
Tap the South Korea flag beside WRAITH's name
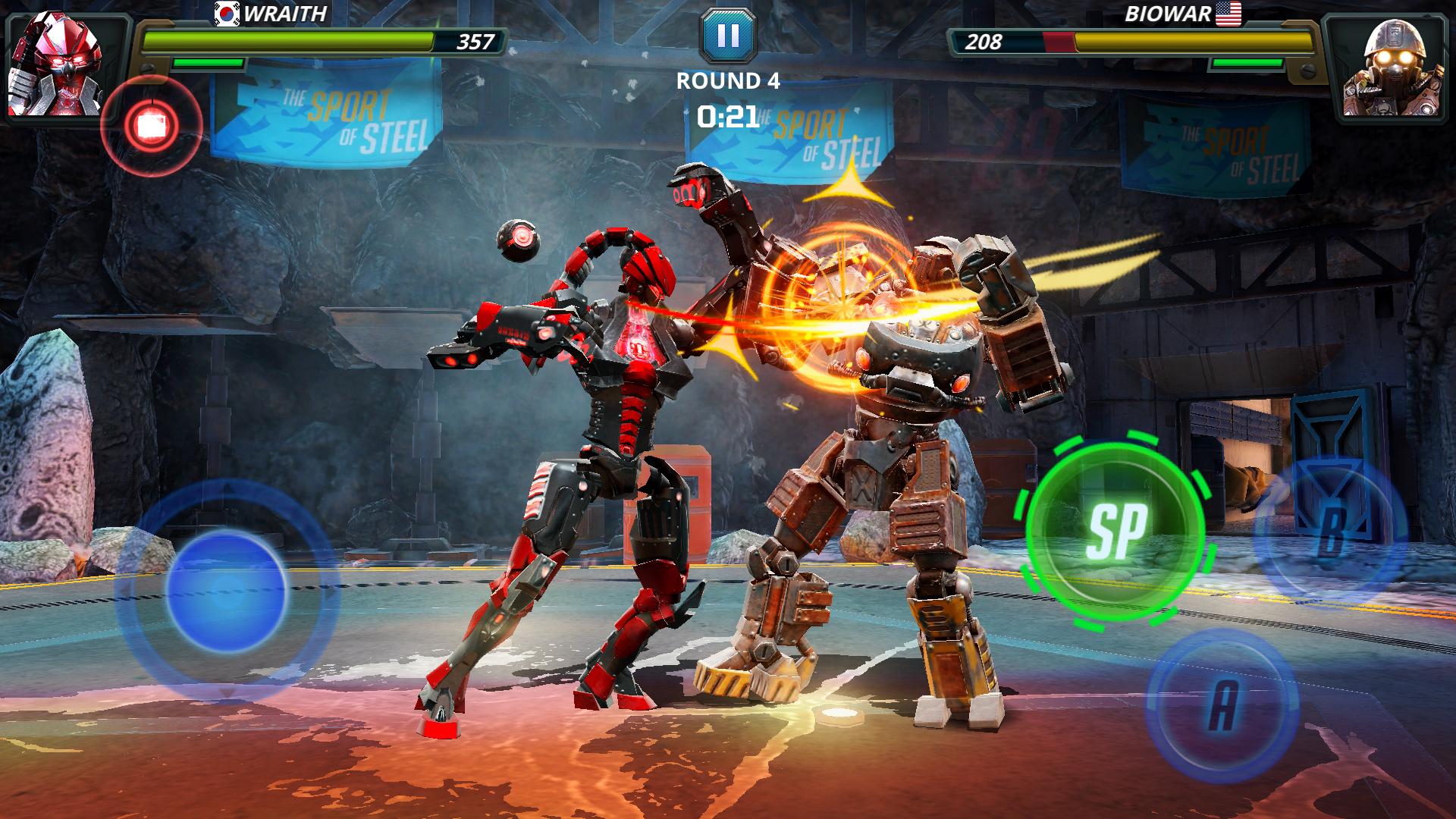(227, 14)
